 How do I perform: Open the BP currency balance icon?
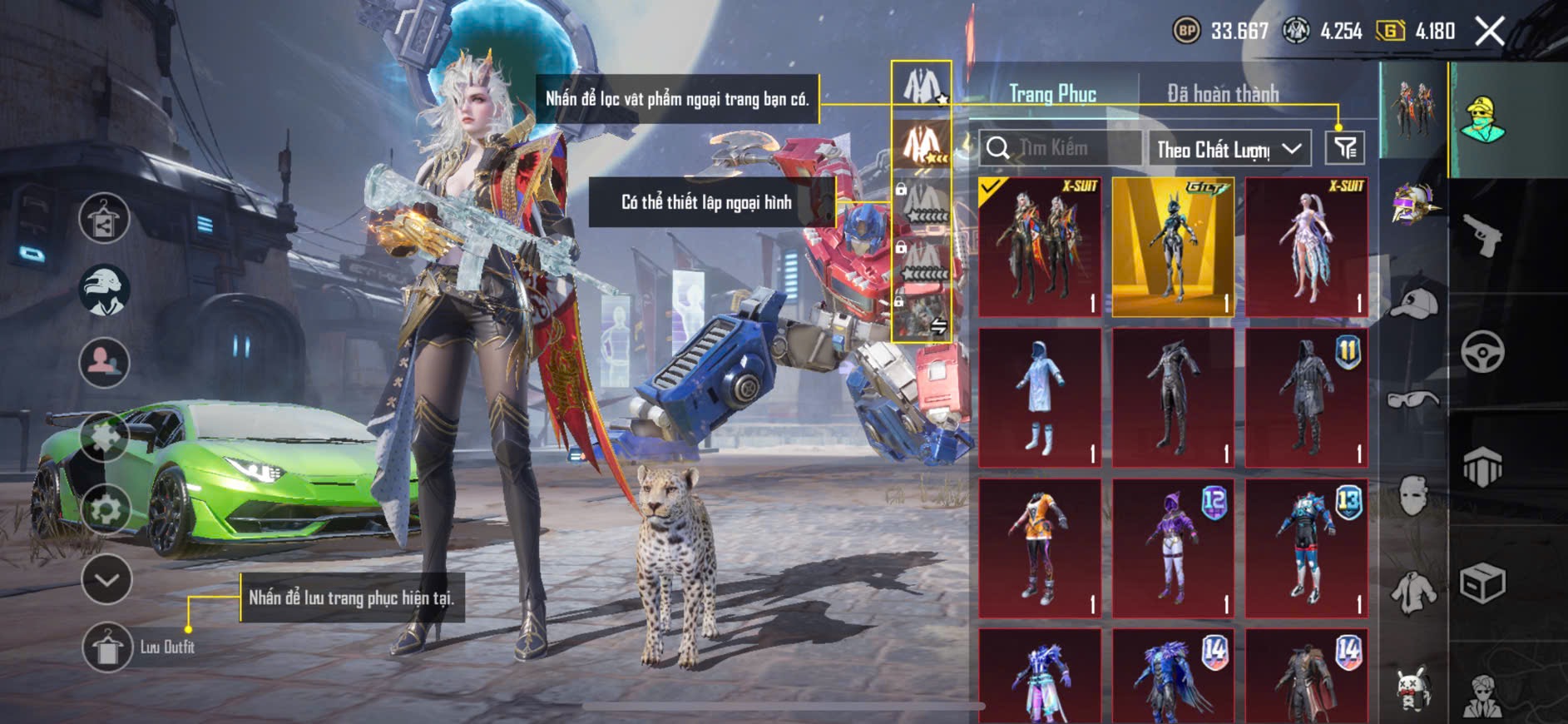pyautogui.click(x=1186, y=32)
